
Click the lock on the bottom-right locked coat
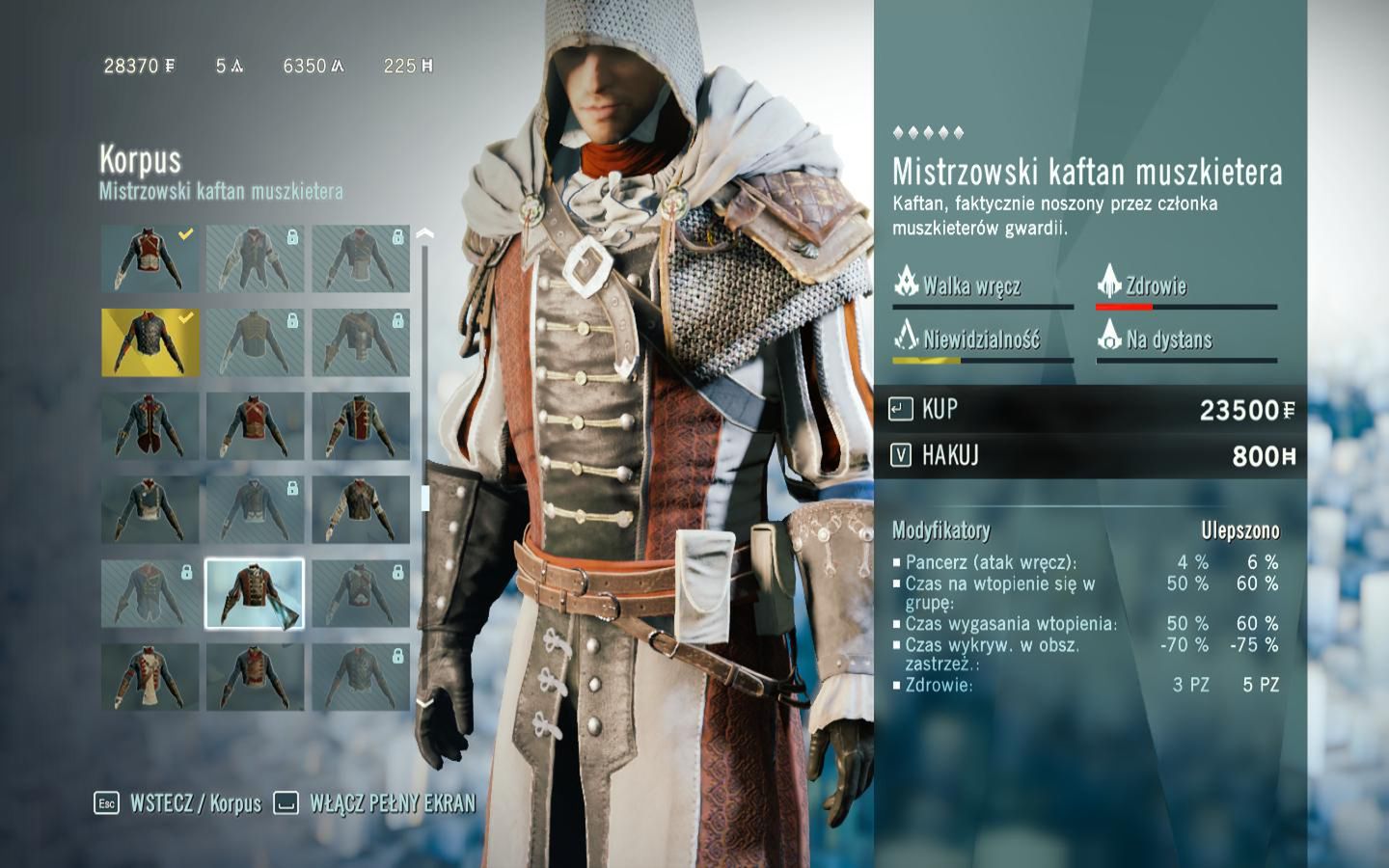pos(396,655)
